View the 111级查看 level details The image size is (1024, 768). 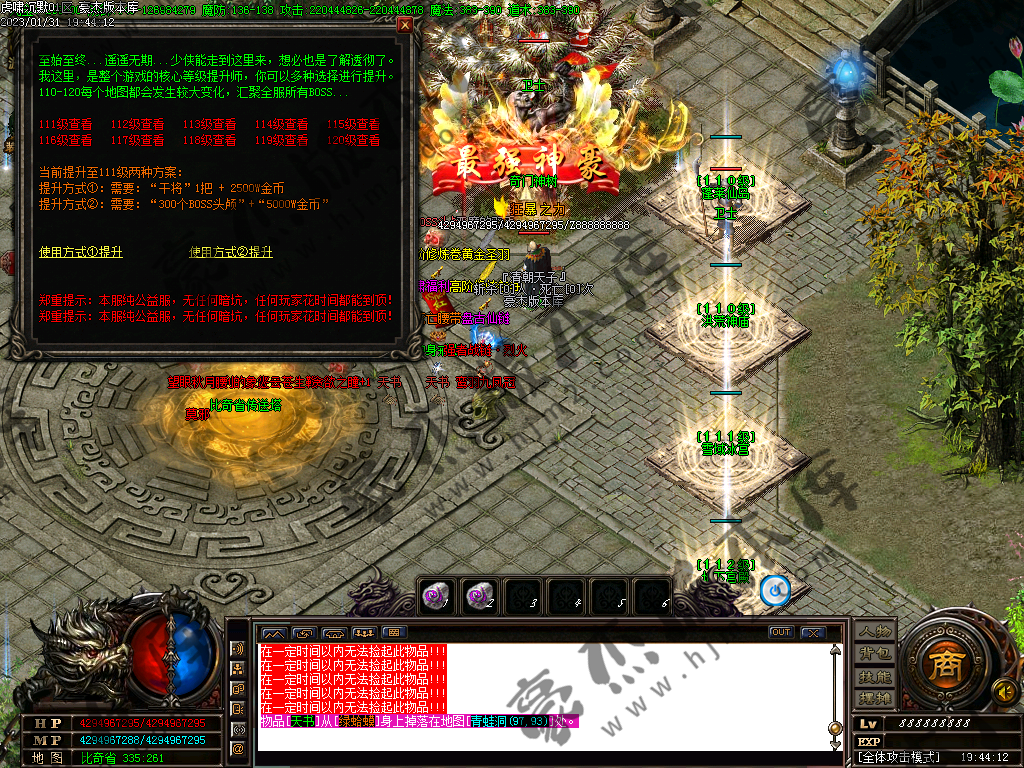click(x=66, y=125)
